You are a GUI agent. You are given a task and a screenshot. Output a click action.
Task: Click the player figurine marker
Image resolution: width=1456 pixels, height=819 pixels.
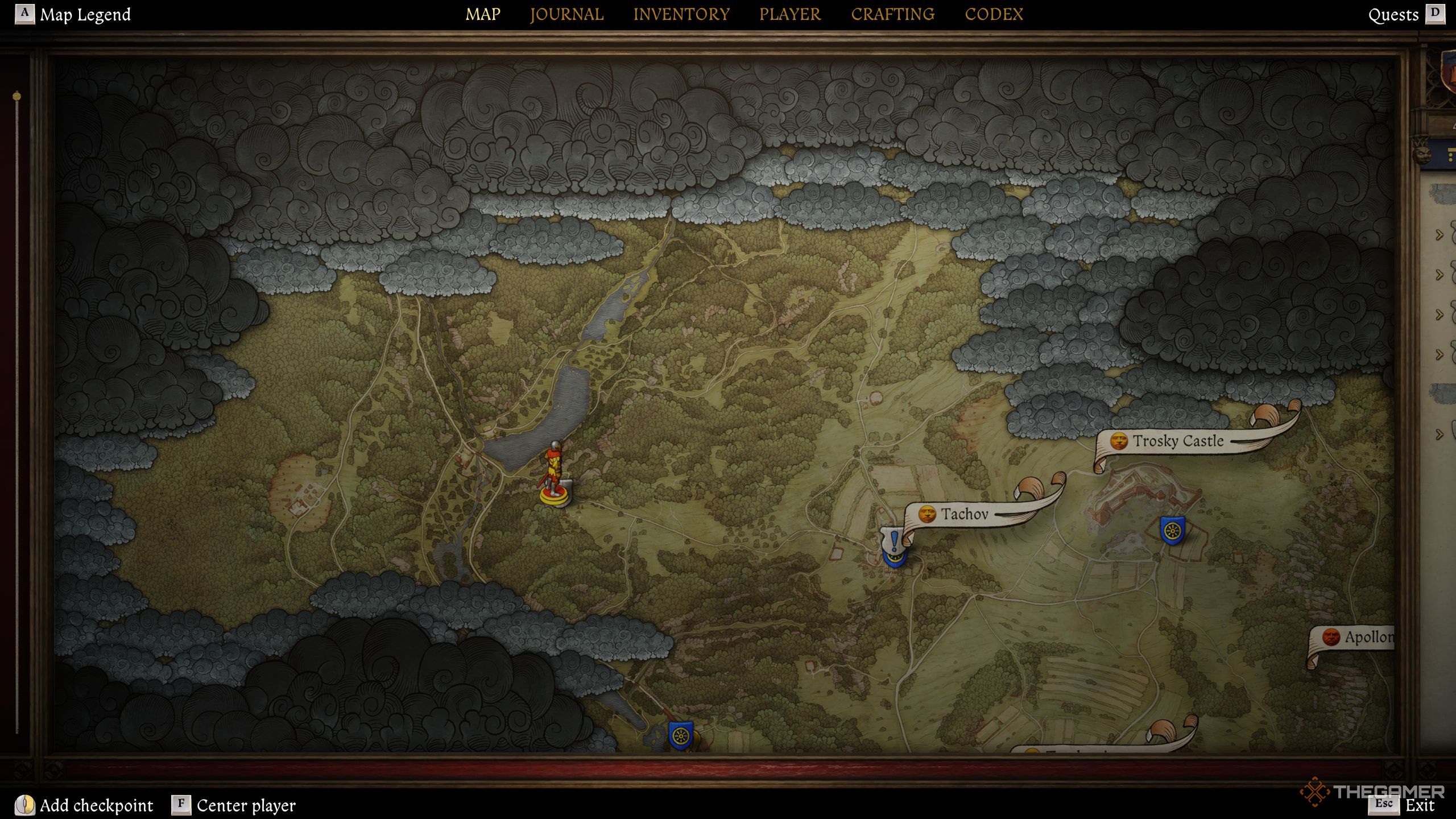(x=554, y=475)
